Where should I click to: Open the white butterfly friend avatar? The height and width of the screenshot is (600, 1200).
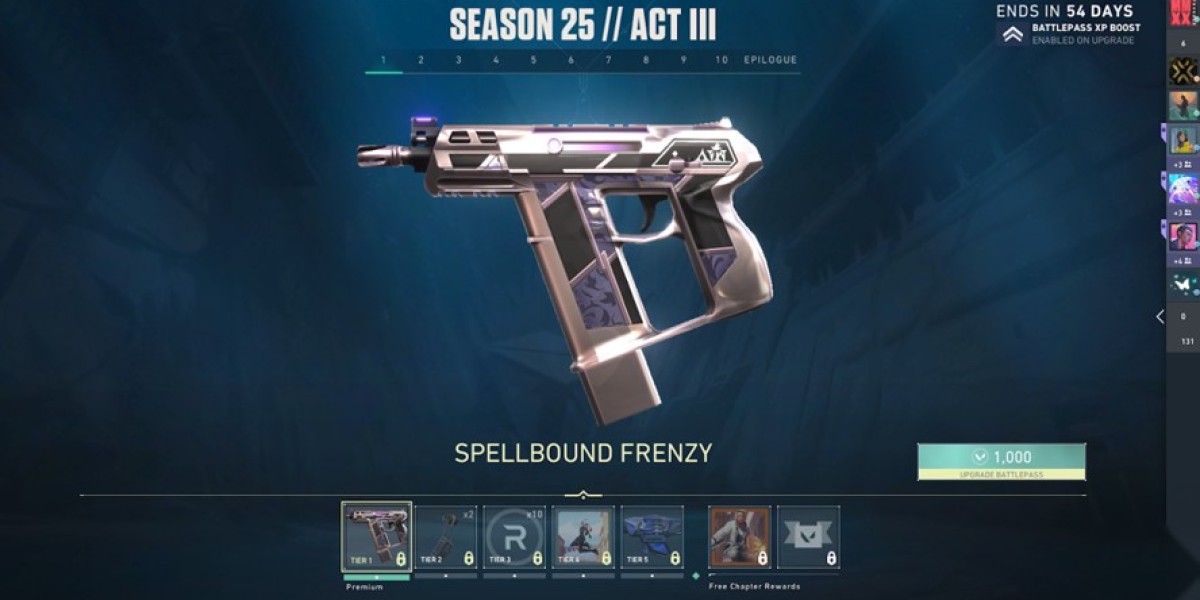pos(1183,285)
